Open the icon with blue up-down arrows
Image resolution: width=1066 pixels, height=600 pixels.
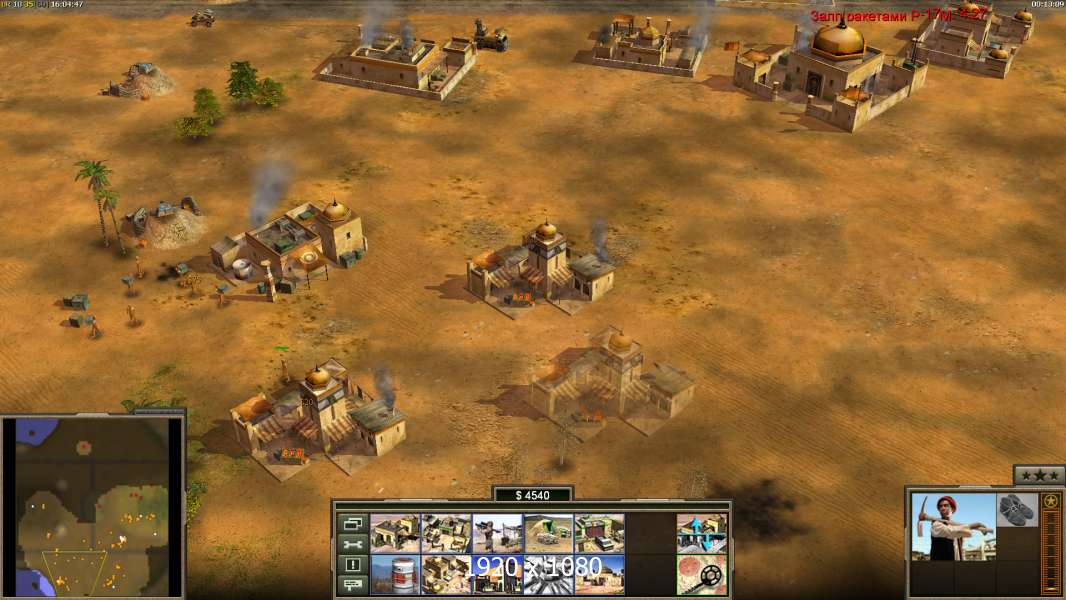(x=701, y=533)
